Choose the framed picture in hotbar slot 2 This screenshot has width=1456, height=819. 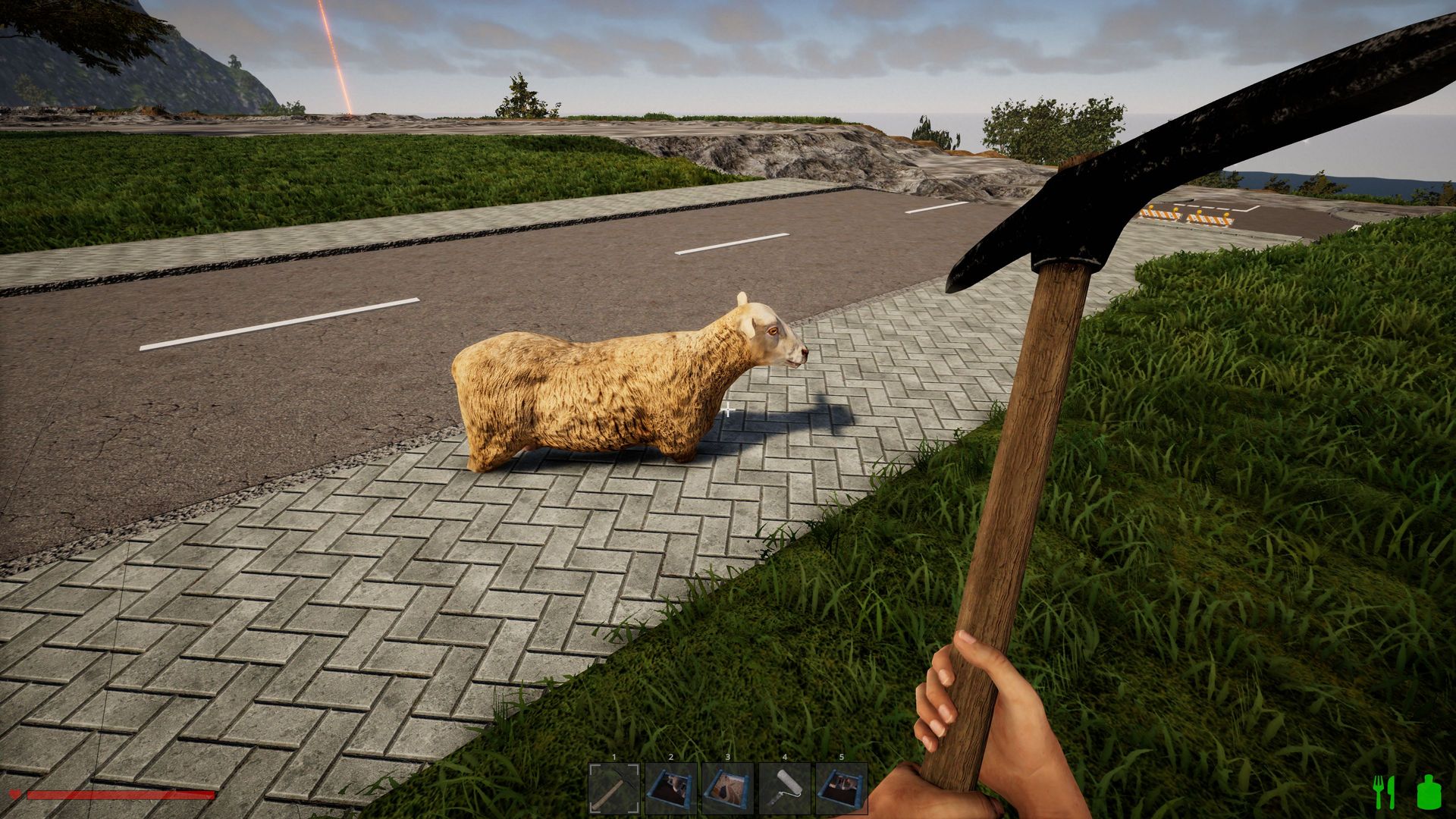671,789
